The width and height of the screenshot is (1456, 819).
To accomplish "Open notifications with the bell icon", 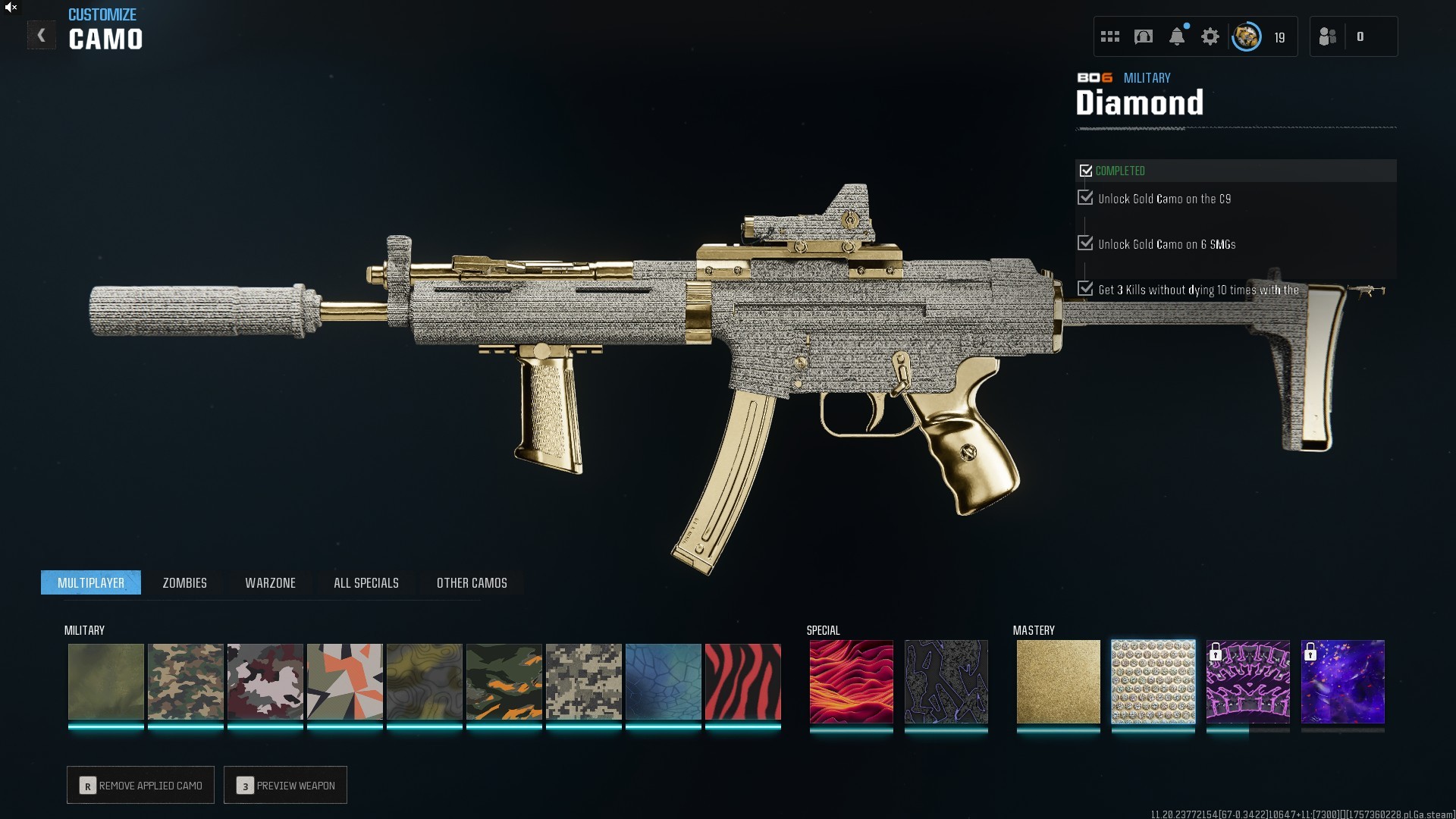I will (x=1177, y=36).
